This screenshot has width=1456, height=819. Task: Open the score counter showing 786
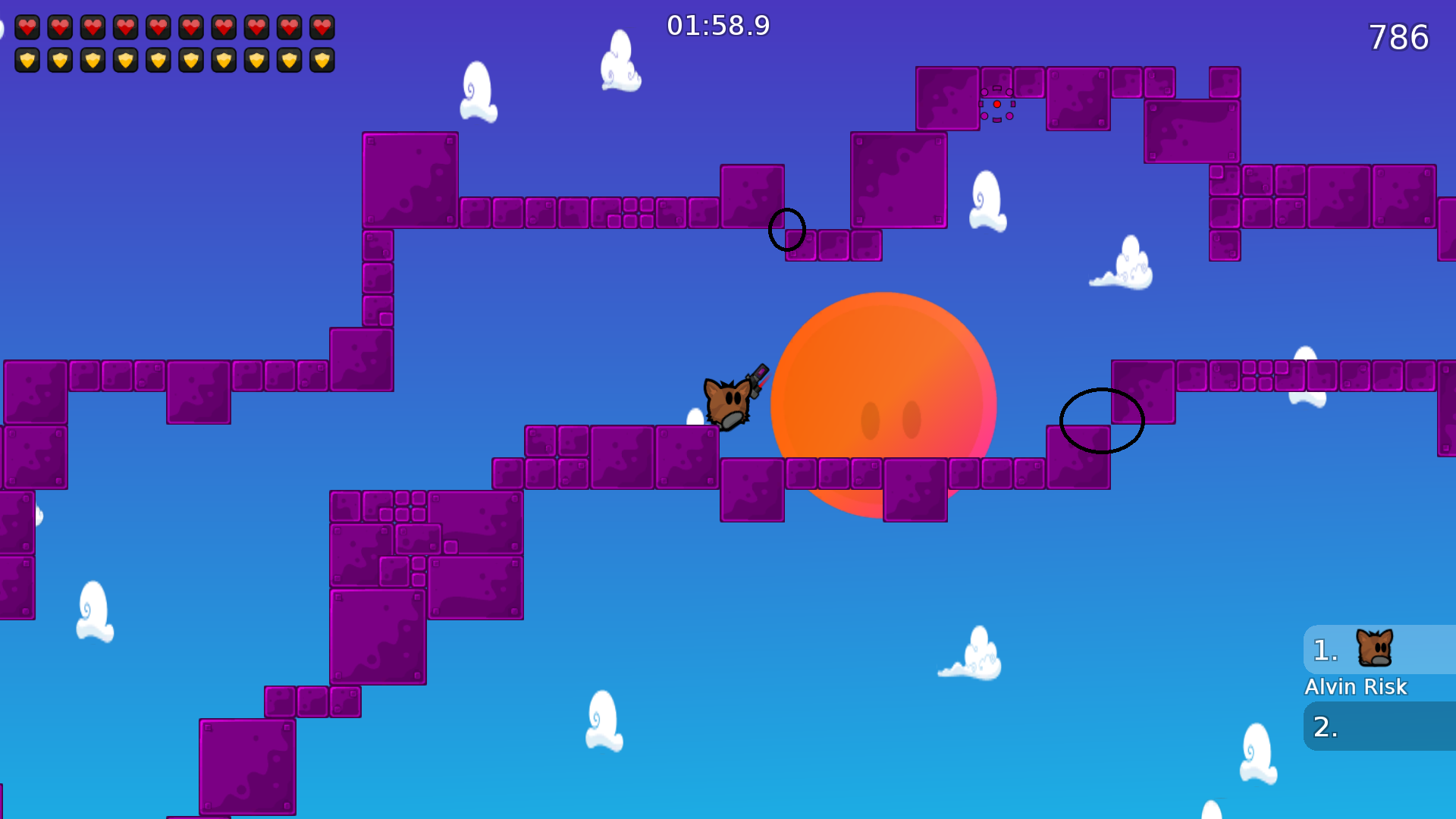(x=1398, y=38)
